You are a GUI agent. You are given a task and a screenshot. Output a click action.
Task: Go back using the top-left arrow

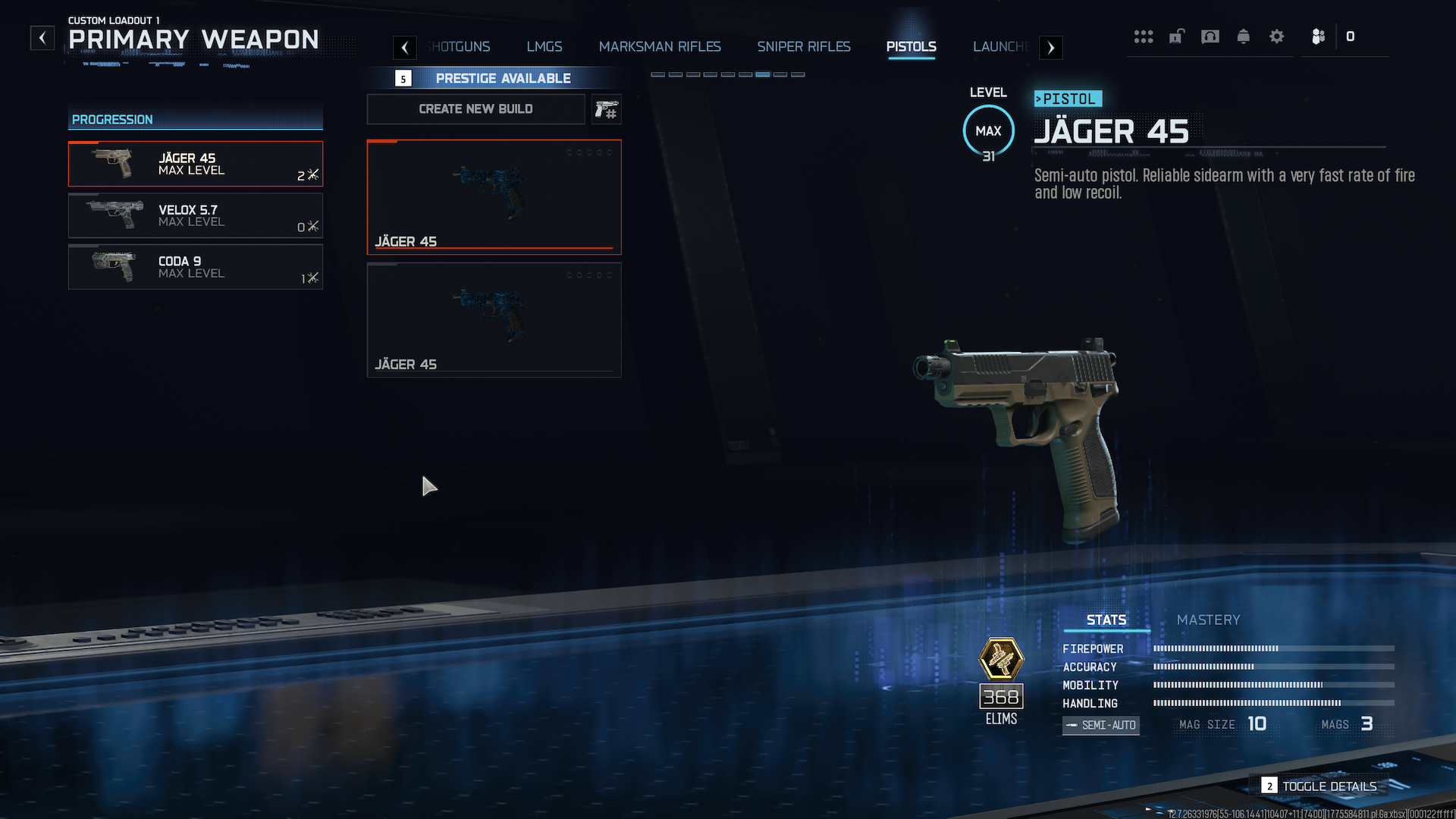tap(42, 37)
